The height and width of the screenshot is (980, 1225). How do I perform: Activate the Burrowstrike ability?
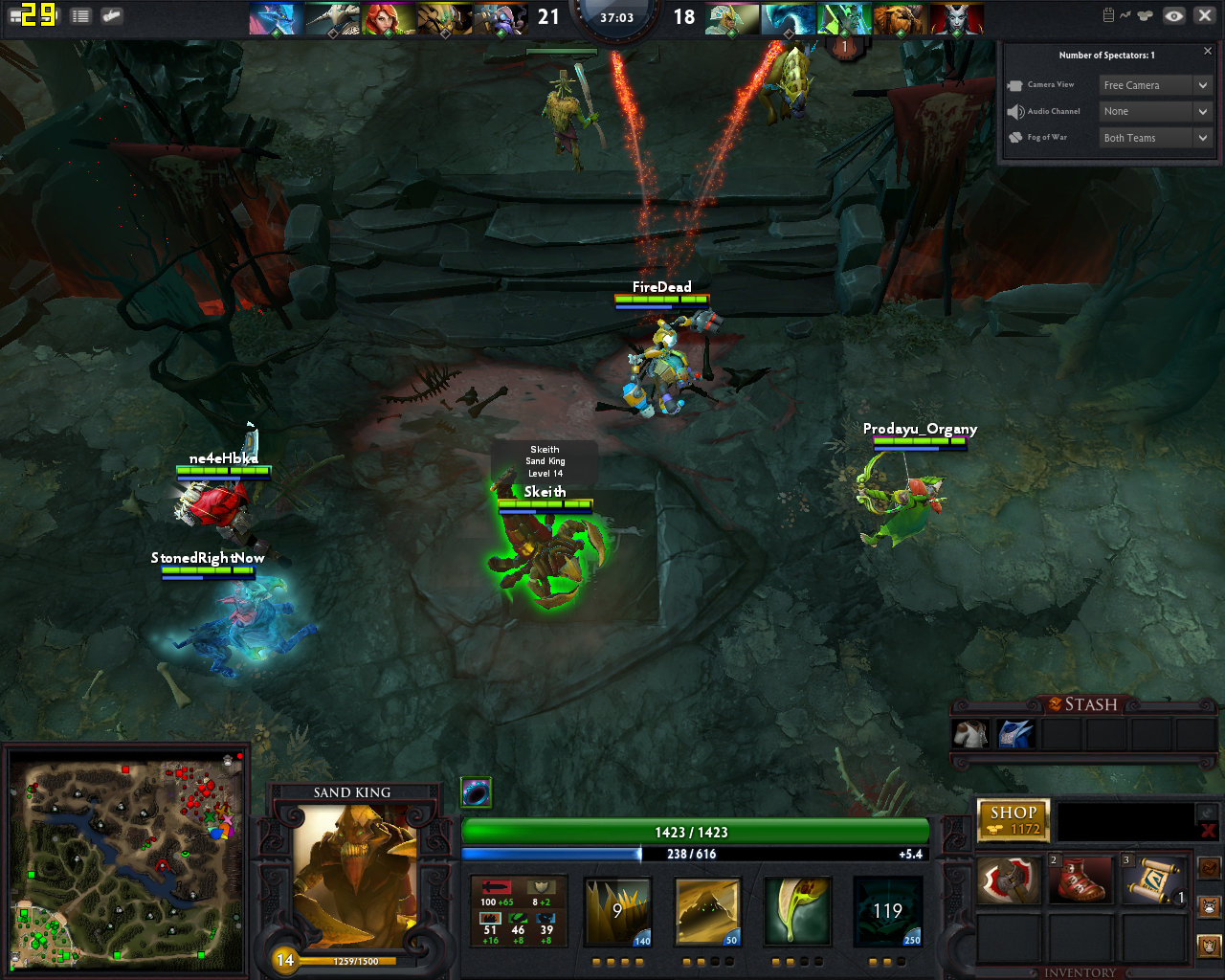(617, 911)
